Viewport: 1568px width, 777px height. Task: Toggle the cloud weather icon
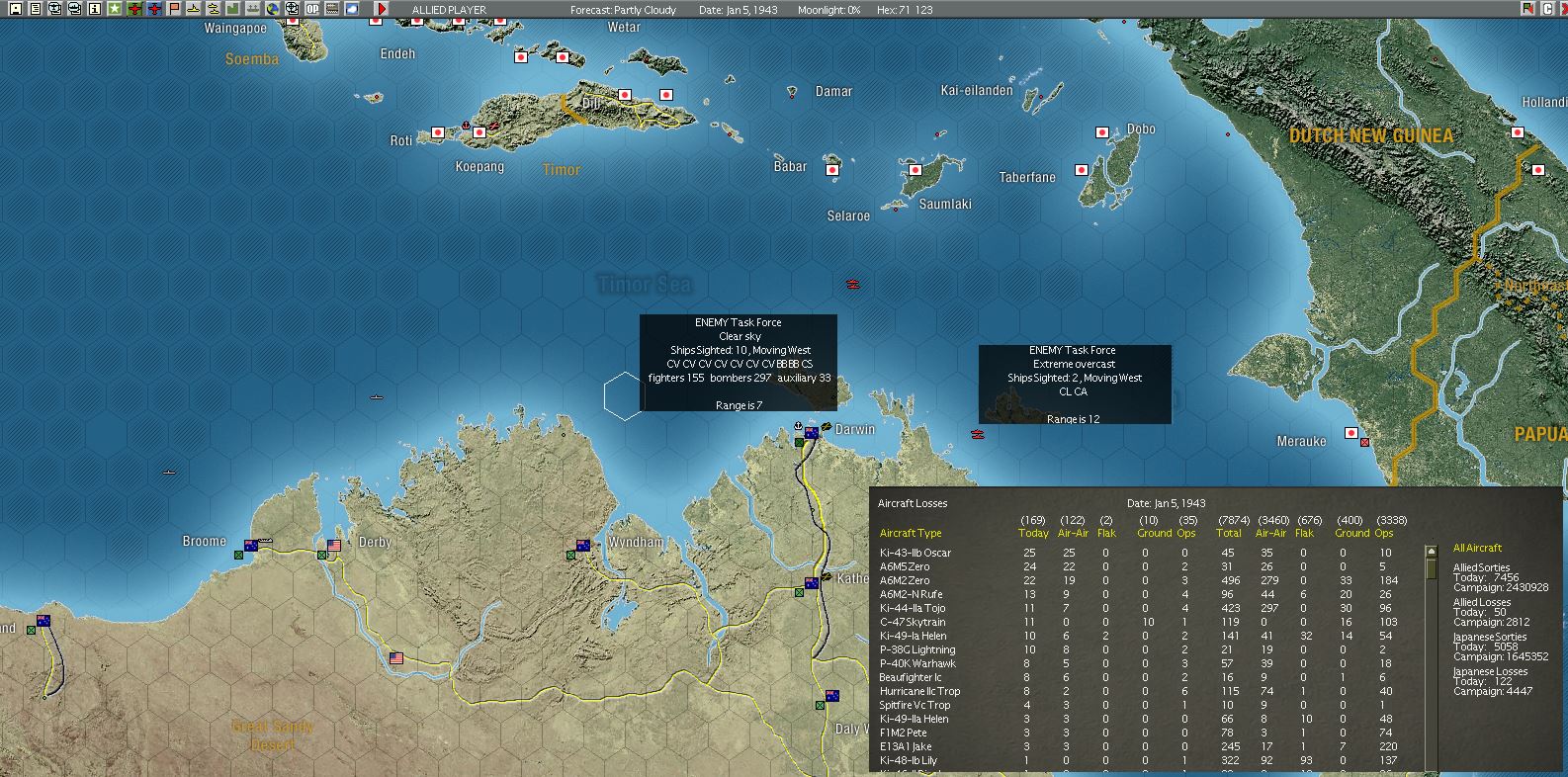pos(352,9)
